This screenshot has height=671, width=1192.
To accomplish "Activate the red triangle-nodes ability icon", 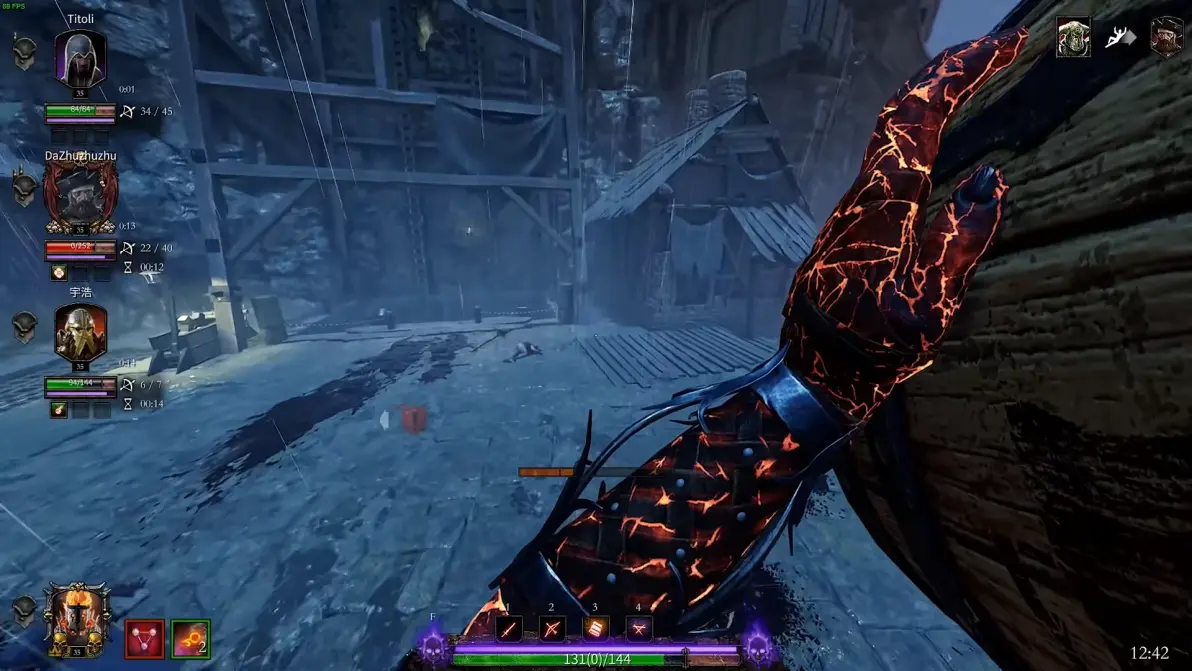I will click(x=144, y=639).
